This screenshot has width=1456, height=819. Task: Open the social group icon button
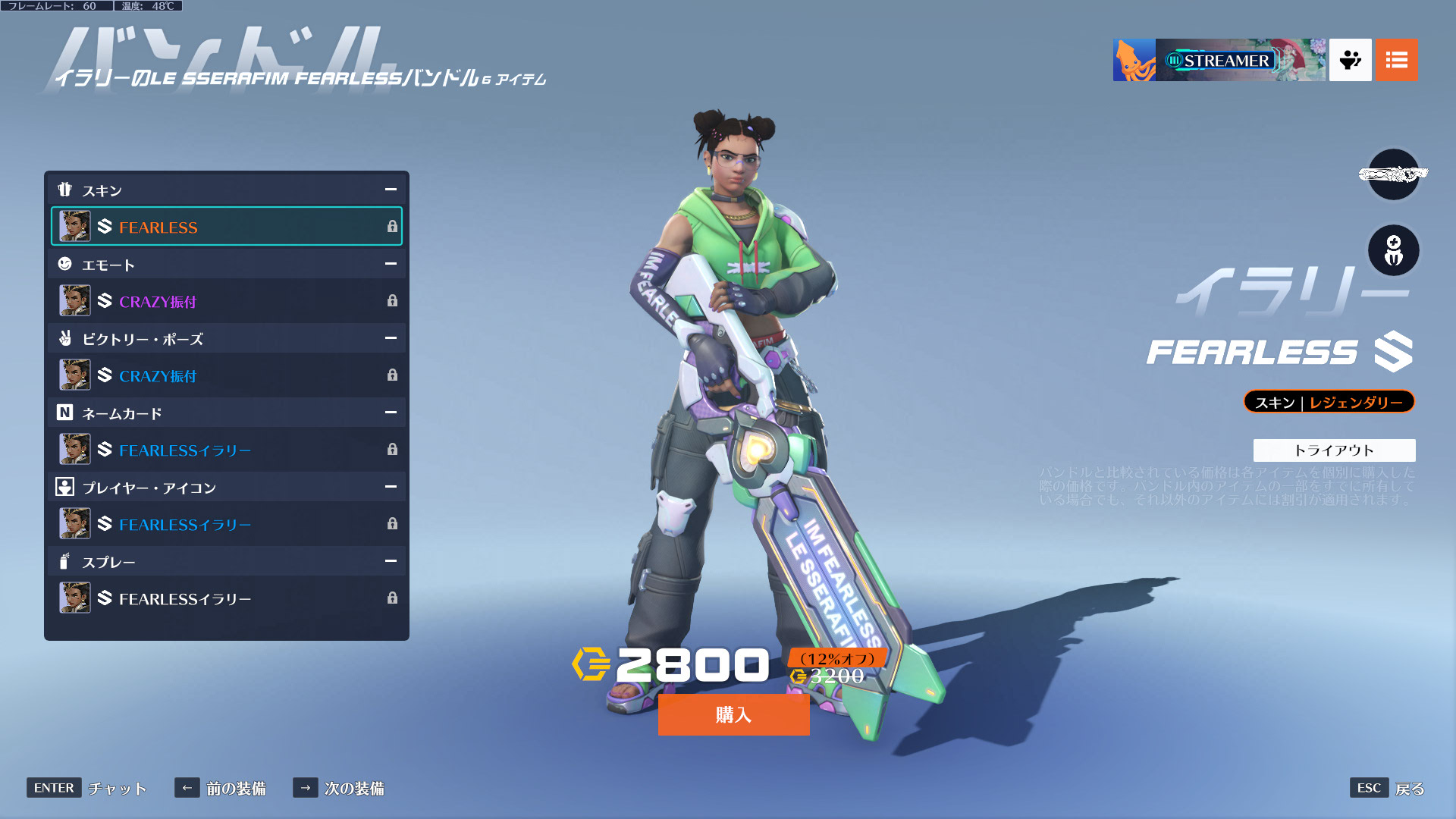[1350, 60]
